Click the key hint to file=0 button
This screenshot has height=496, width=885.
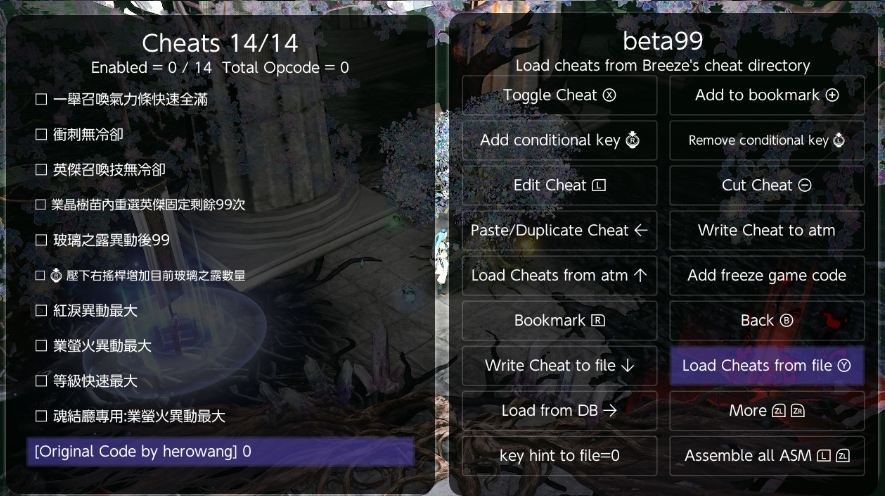[x=559, y=455]
